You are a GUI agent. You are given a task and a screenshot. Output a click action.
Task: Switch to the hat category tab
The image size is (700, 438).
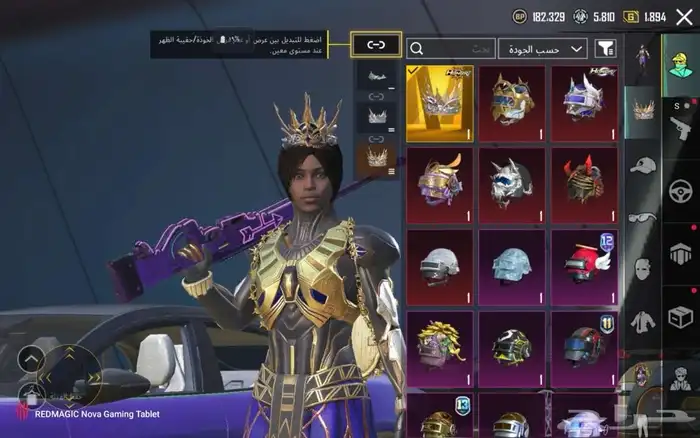(643, 165)
